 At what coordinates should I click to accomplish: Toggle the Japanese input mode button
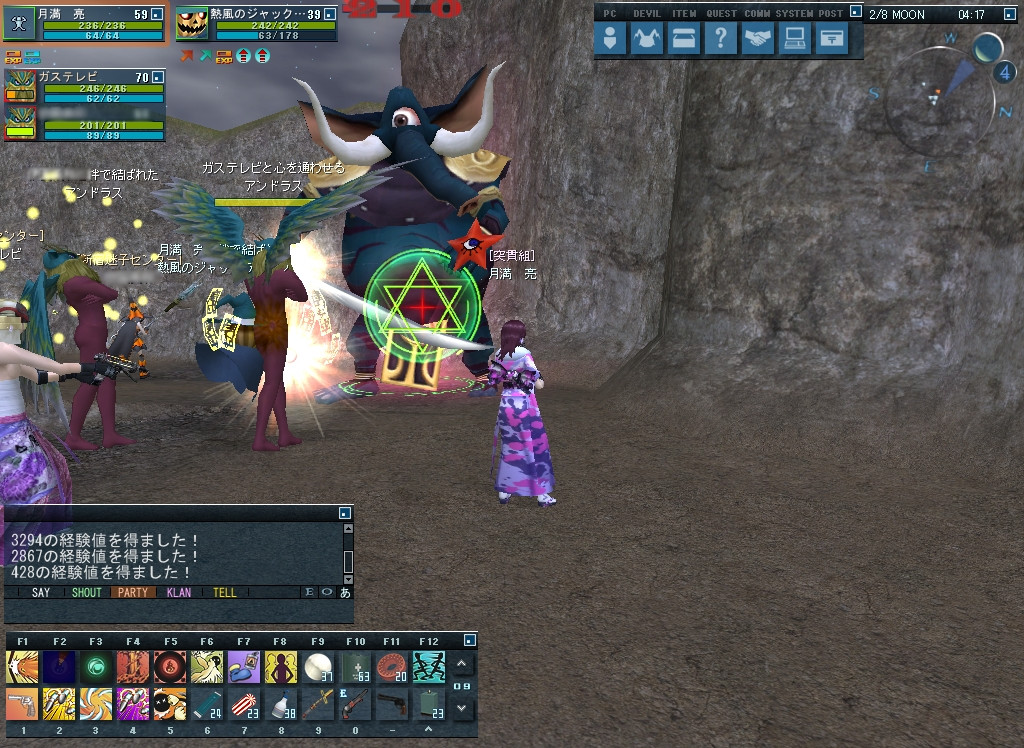coord(345,592)
